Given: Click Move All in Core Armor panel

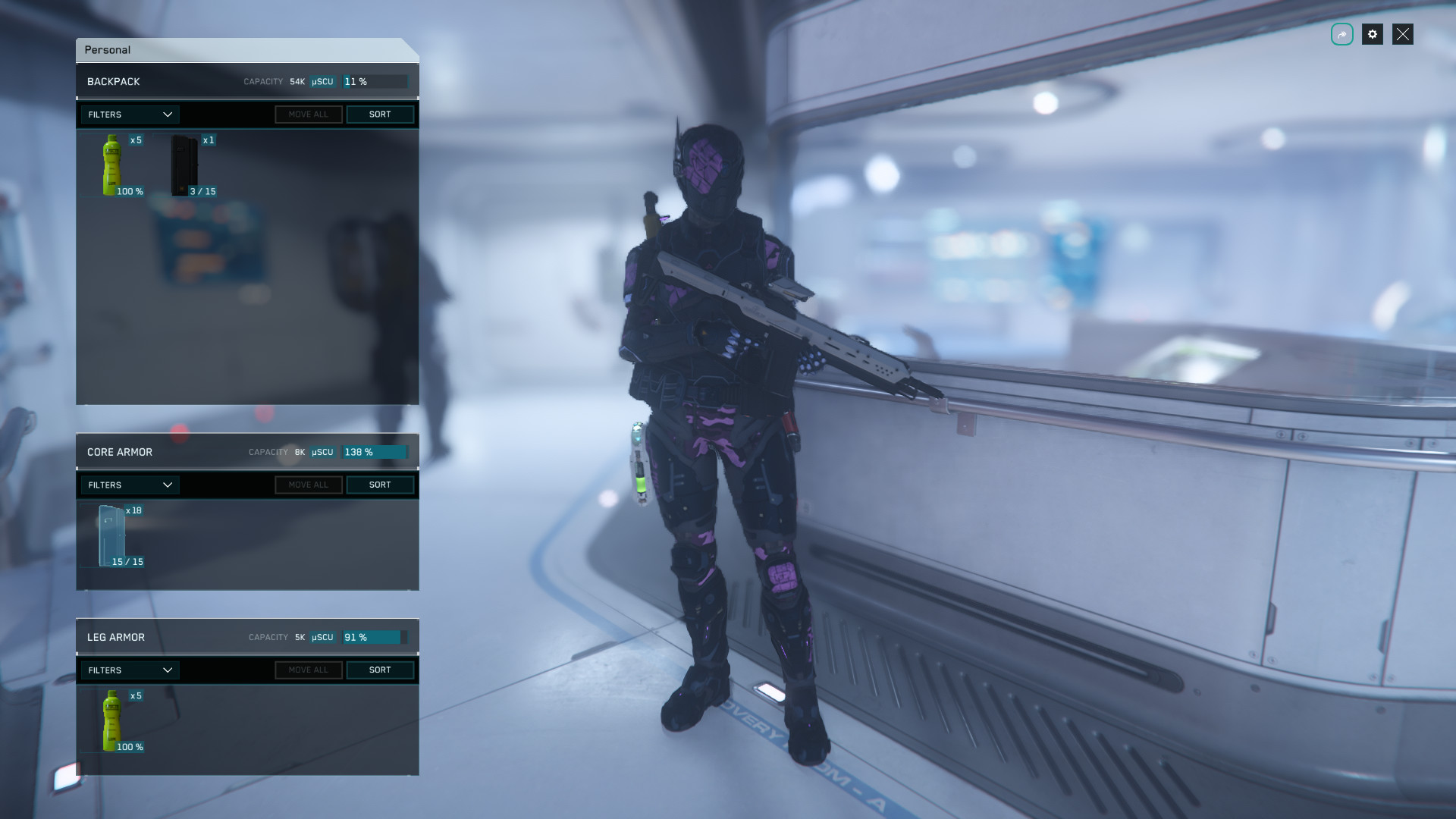Looking at the screenshot, I should tap(308, 485).
